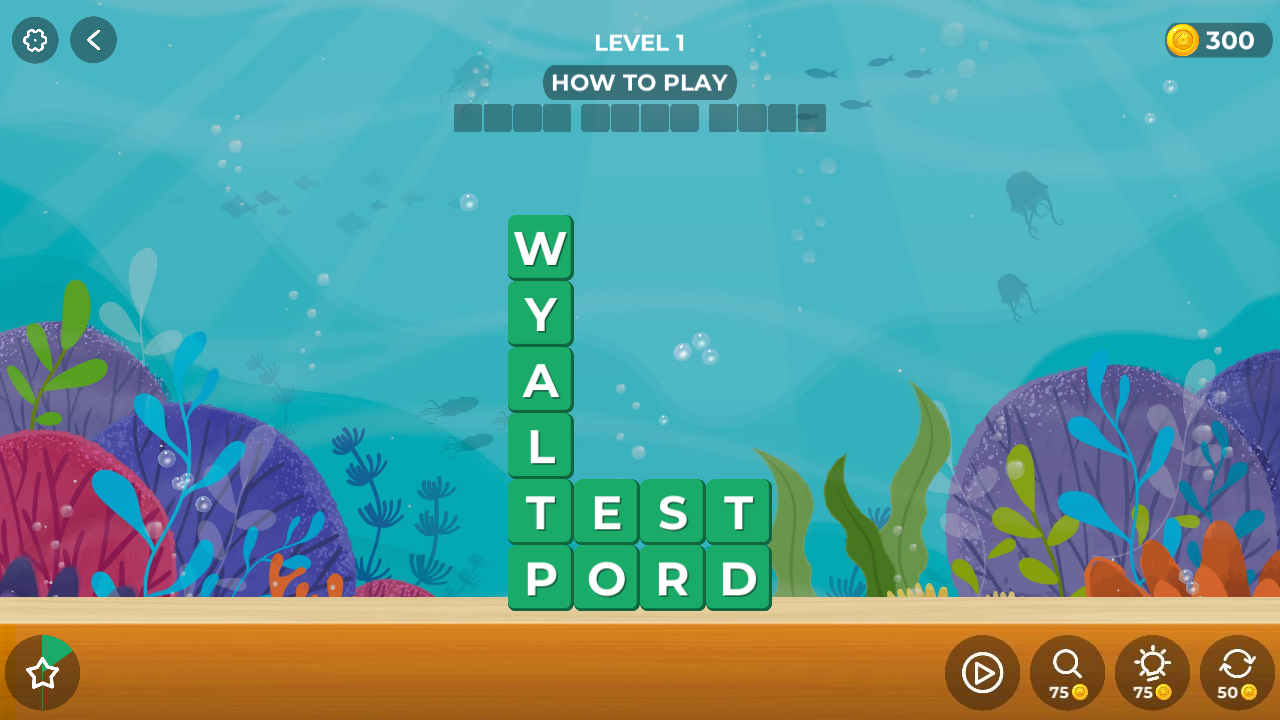Open the coin balance showing 300
1280x720 pixels.
coord(1216,40)
